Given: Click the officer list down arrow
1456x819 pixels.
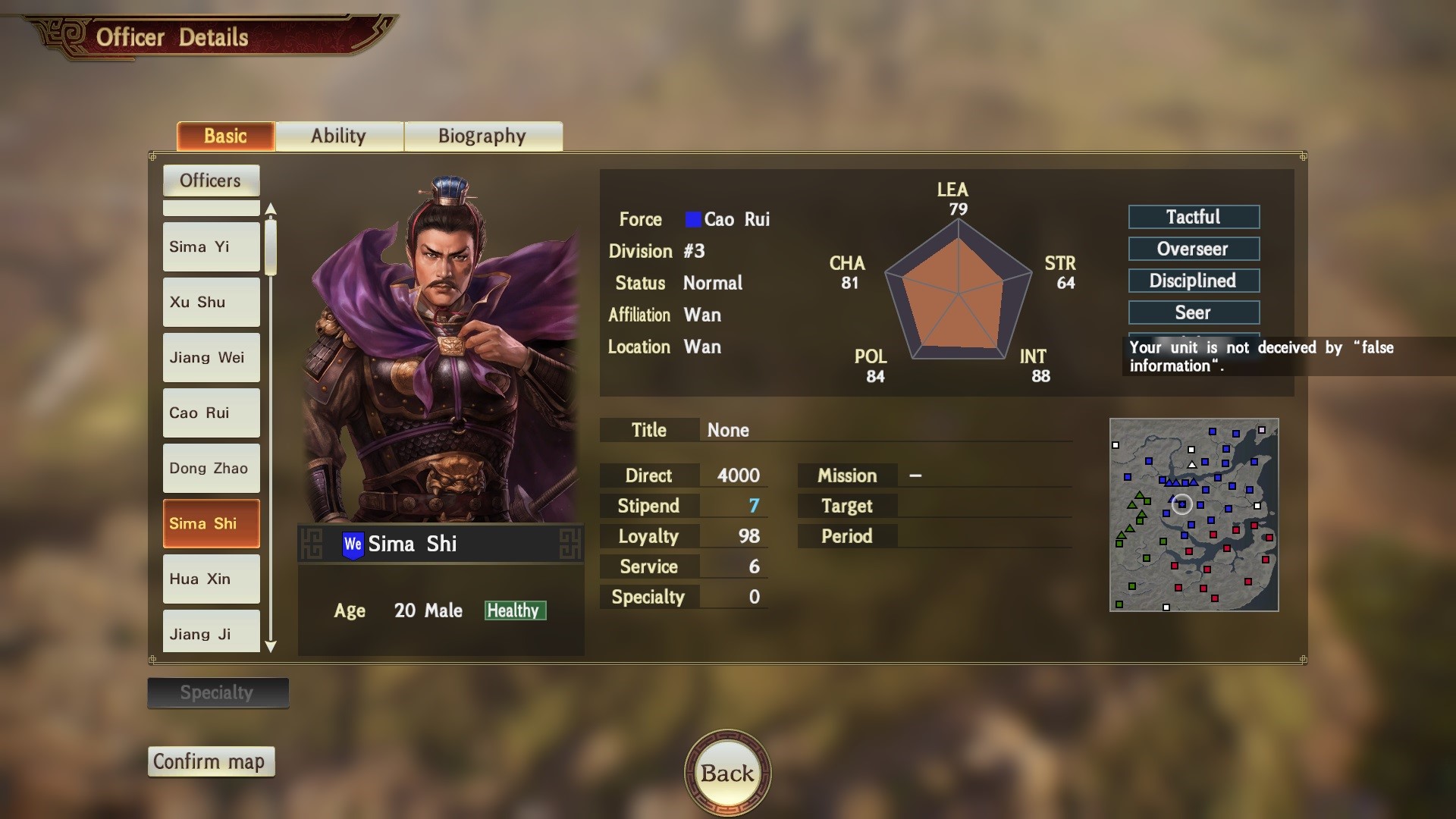Looking at the screenshot, I should 271,647.
